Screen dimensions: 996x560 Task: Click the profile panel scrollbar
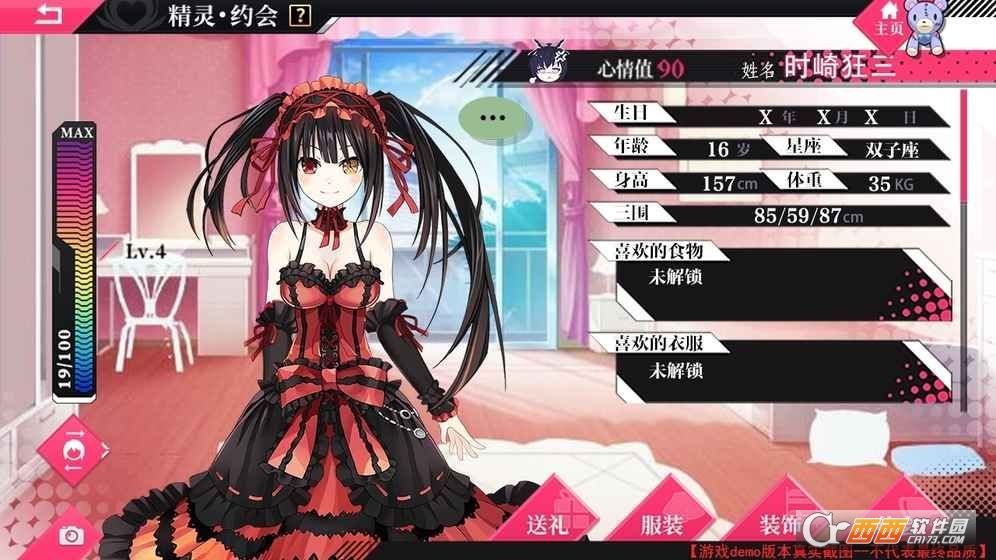[964, 200]
